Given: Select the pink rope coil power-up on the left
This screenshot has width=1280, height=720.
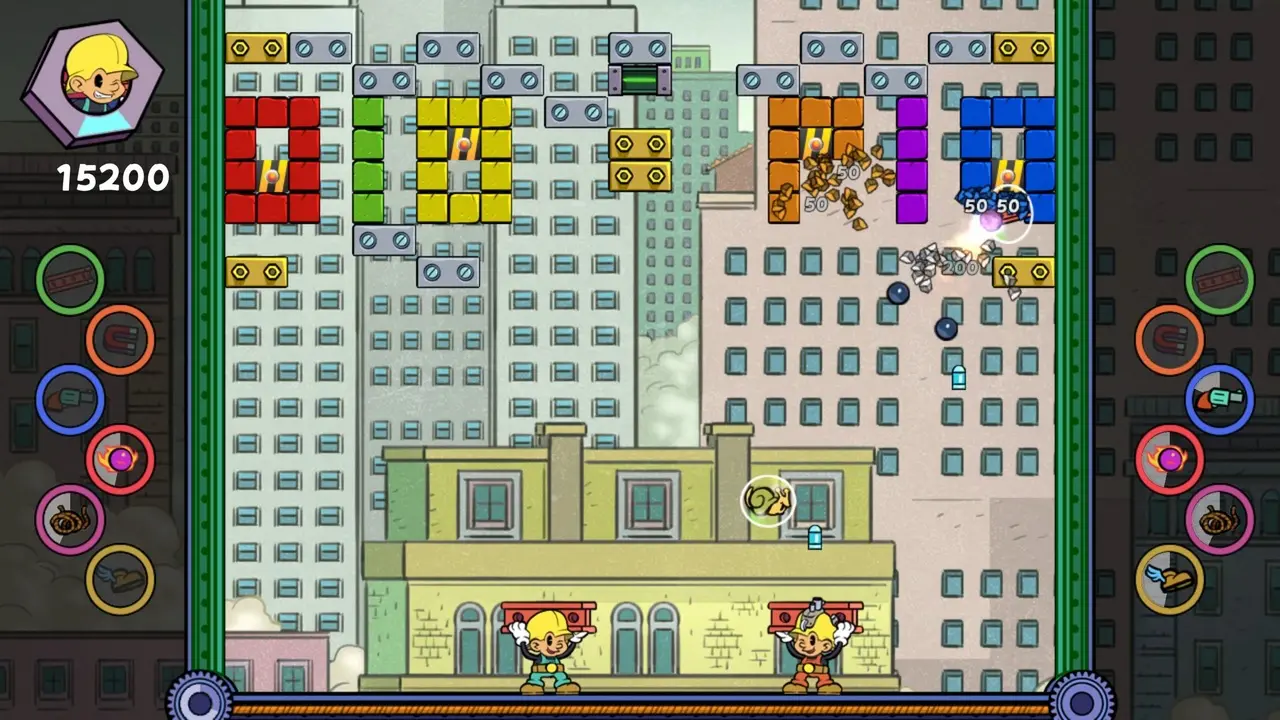Looking at the screenshot, I should pos(68,519).
